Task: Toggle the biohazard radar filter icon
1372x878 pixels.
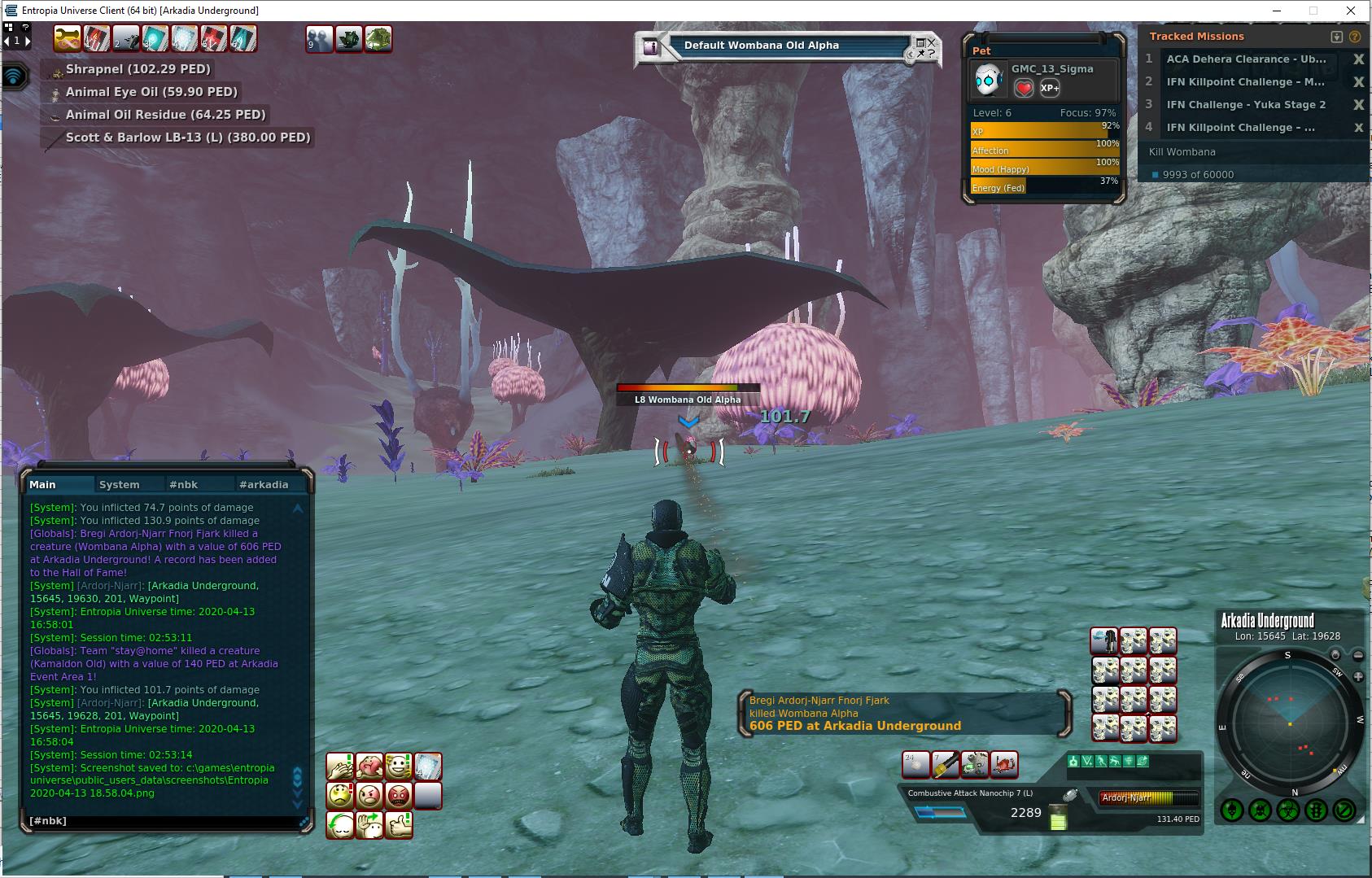Action: pyautogui.click(x=1288, y=810)
